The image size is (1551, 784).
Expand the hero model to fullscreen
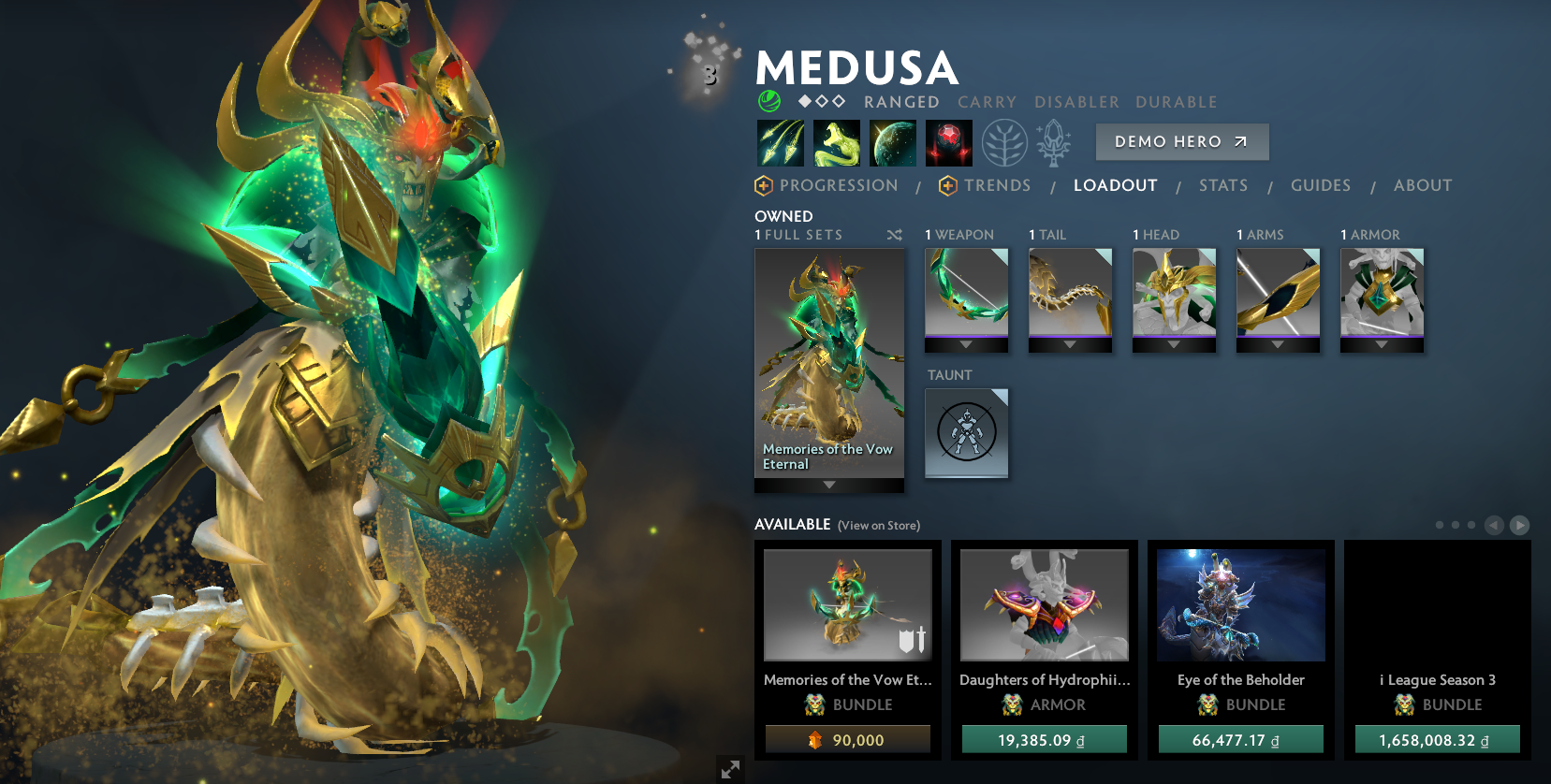[730, 769]
